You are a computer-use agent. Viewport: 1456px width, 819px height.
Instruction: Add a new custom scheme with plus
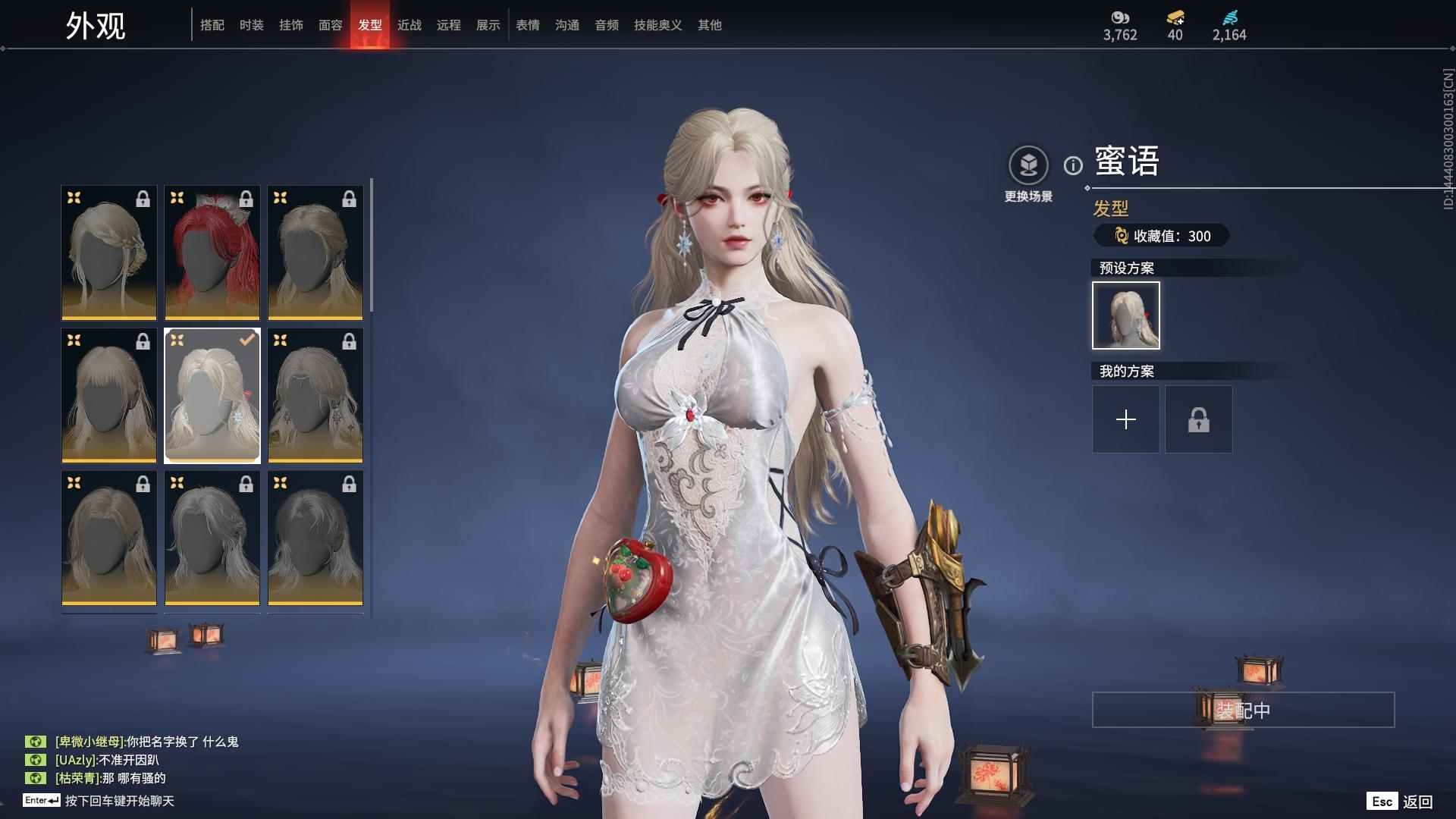pos(1125,419)
